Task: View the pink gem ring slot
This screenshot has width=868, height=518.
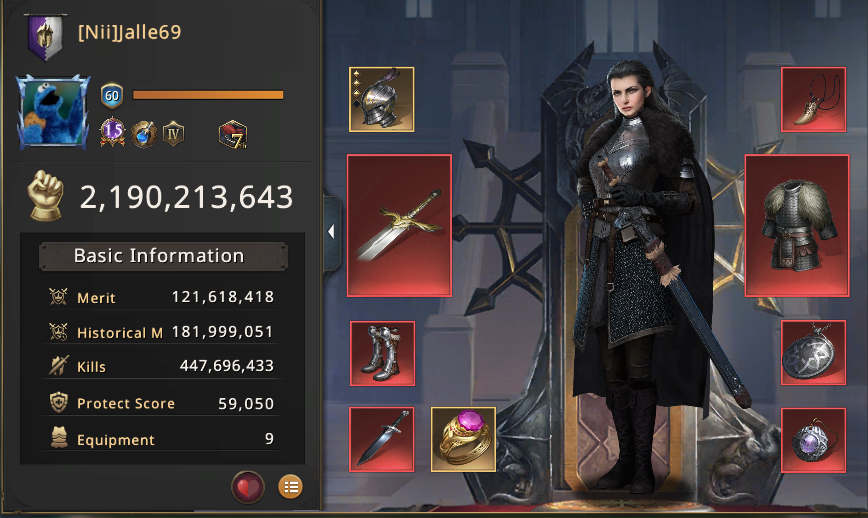Action: [463, 439]
